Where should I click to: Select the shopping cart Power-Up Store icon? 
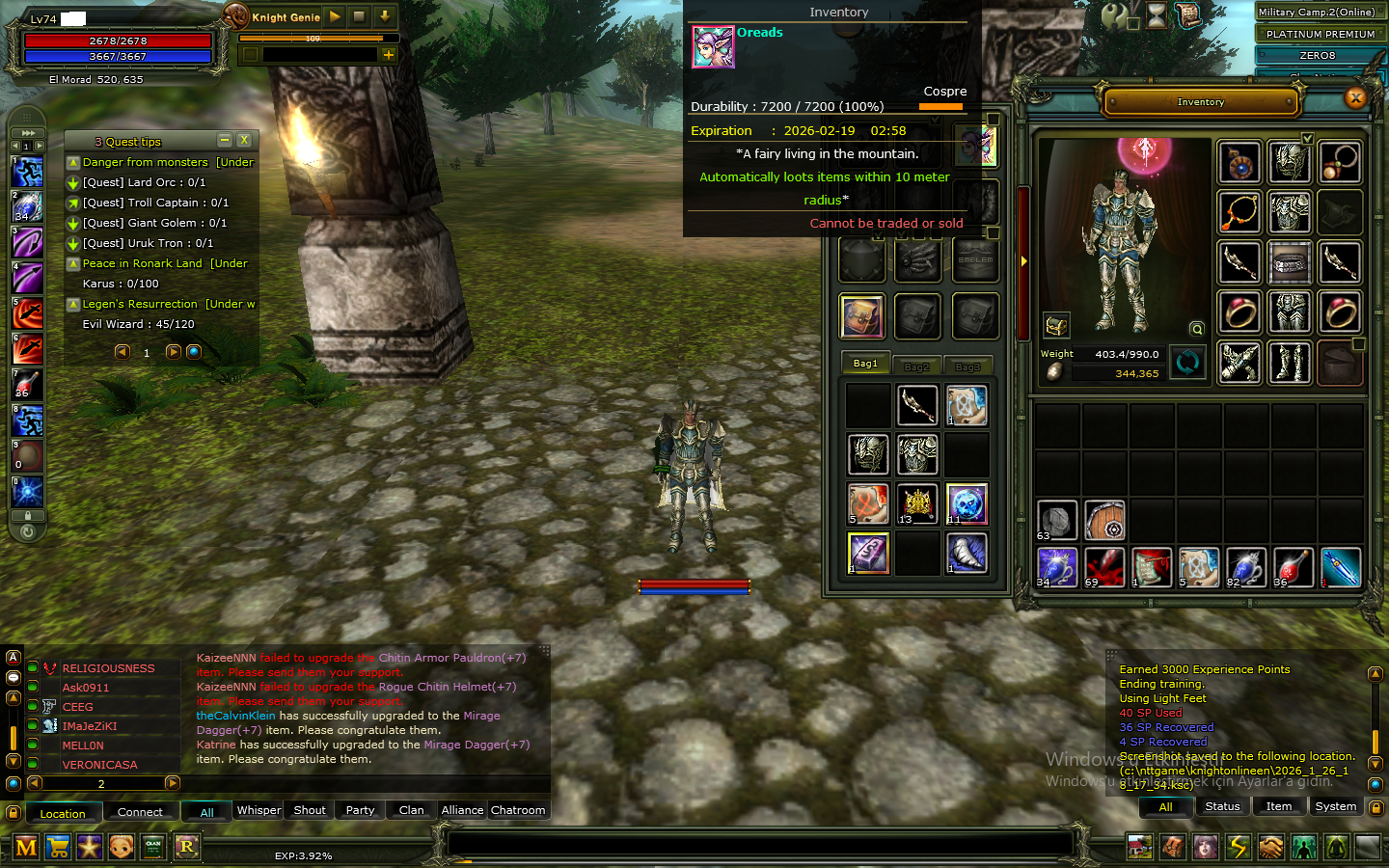click(59, 846)
